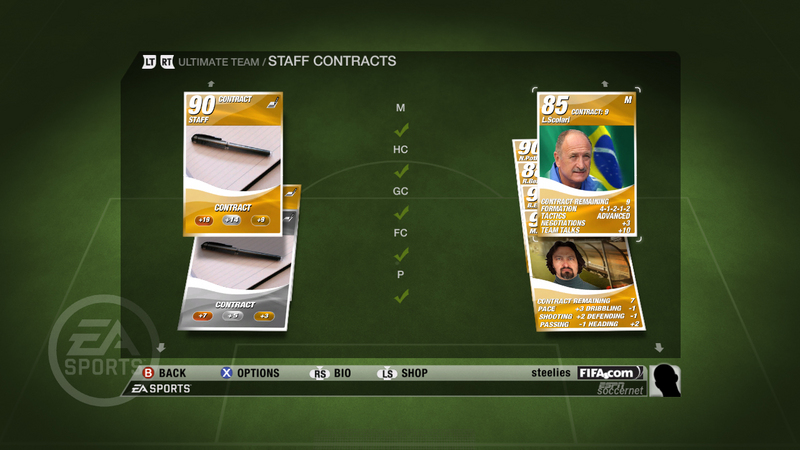Open the Shop
The image size is (800, 450).
(404, 373)
